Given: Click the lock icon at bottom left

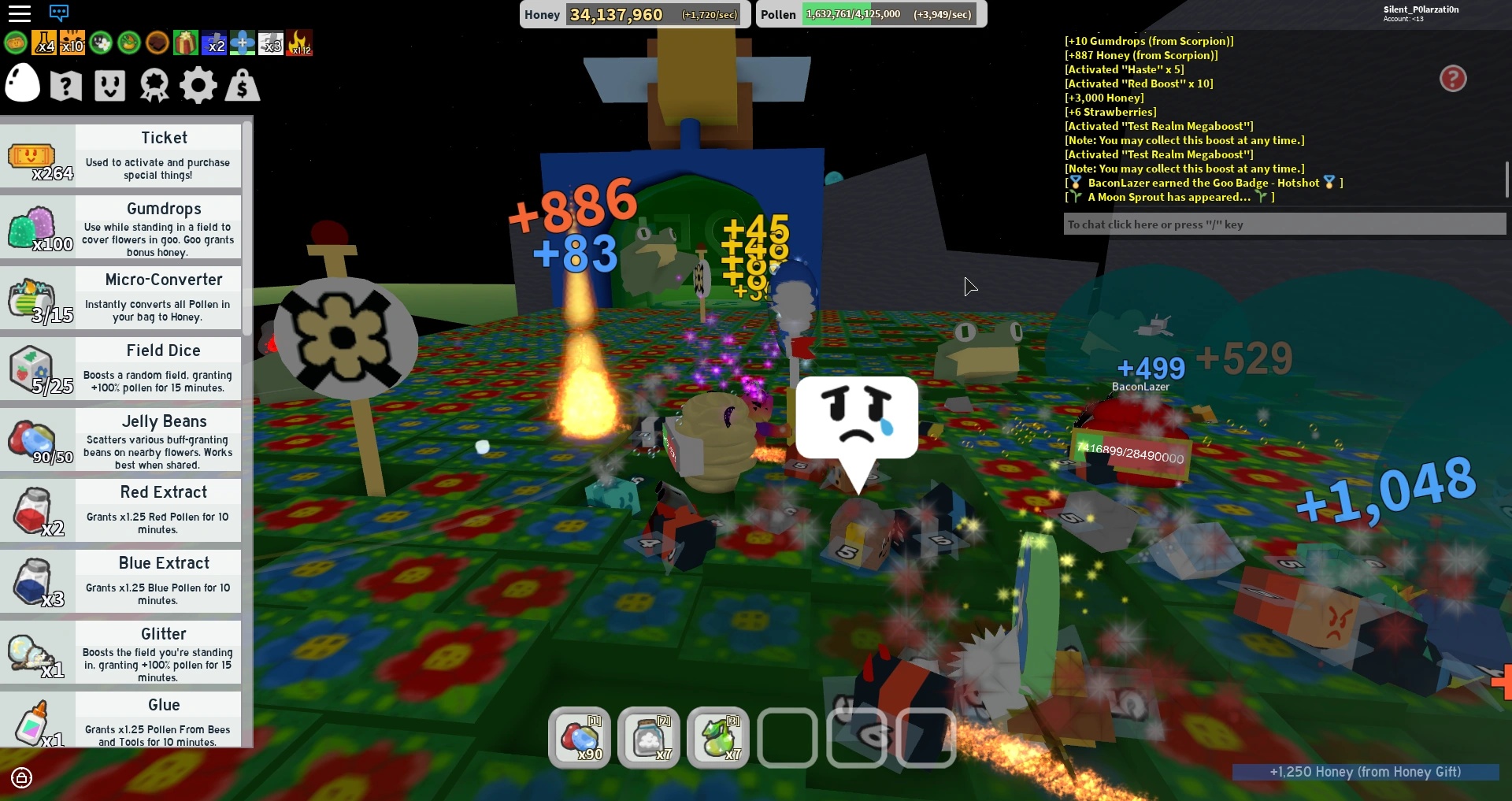Looking at the screenshot, I should 20,779.
